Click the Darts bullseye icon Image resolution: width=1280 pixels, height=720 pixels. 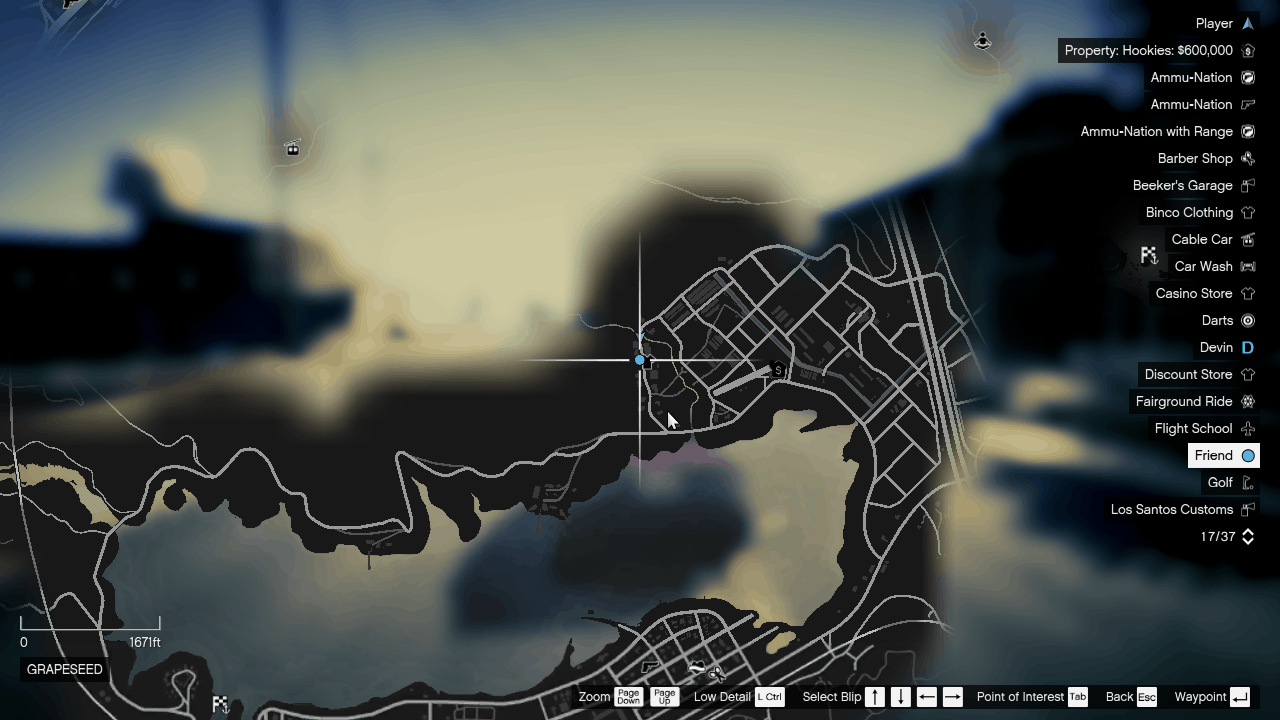click(1247, 320)
